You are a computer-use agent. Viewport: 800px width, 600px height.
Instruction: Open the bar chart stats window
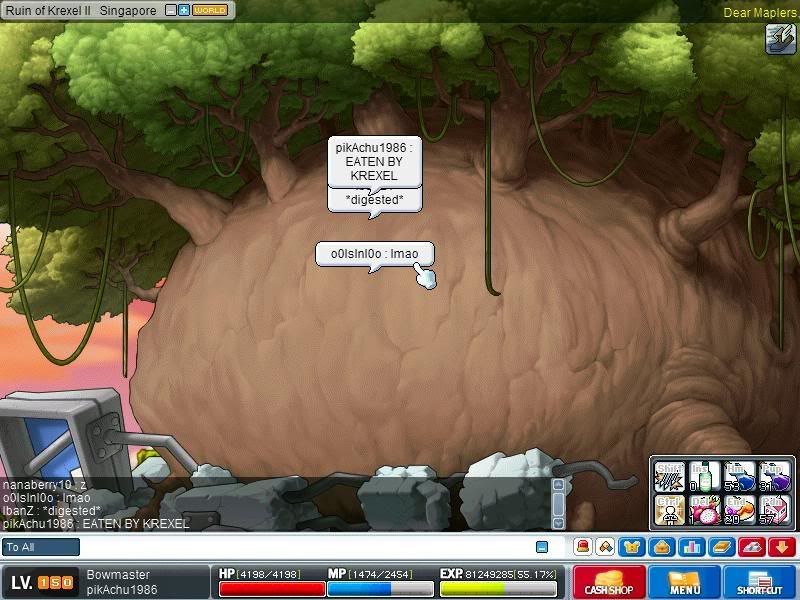coord(692,547)
